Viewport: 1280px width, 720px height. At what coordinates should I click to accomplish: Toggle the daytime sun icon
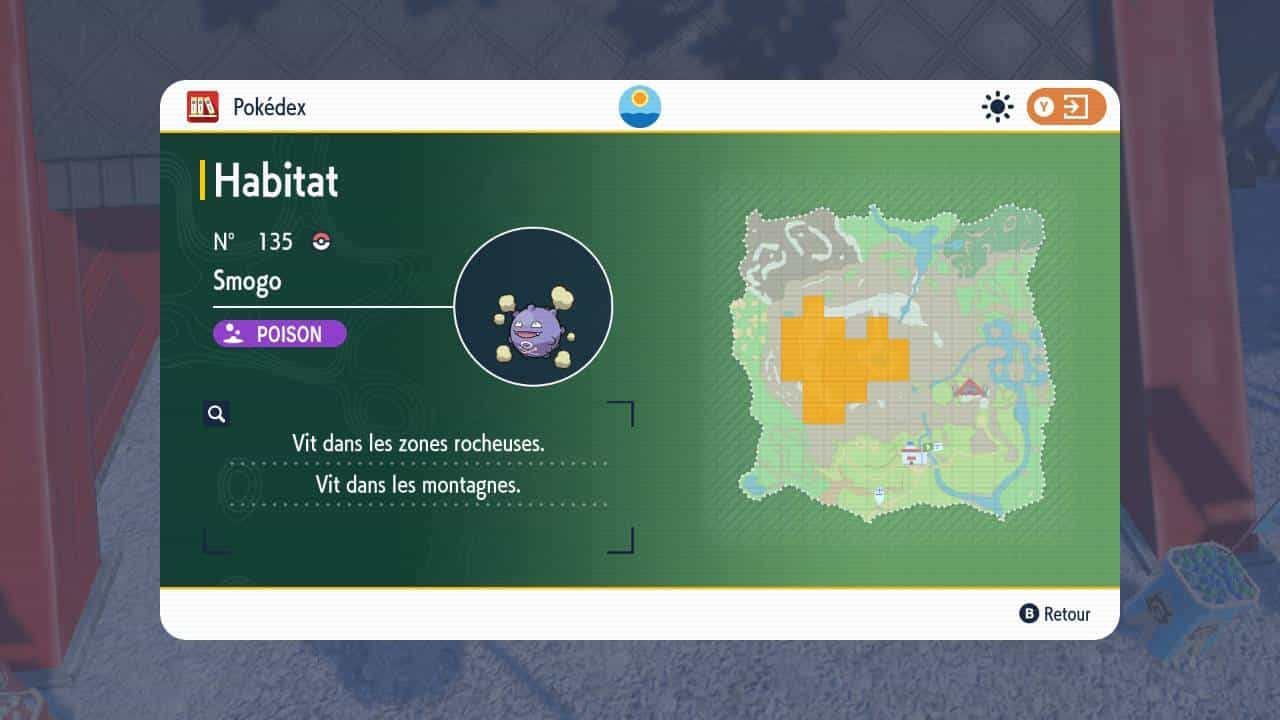997,107
